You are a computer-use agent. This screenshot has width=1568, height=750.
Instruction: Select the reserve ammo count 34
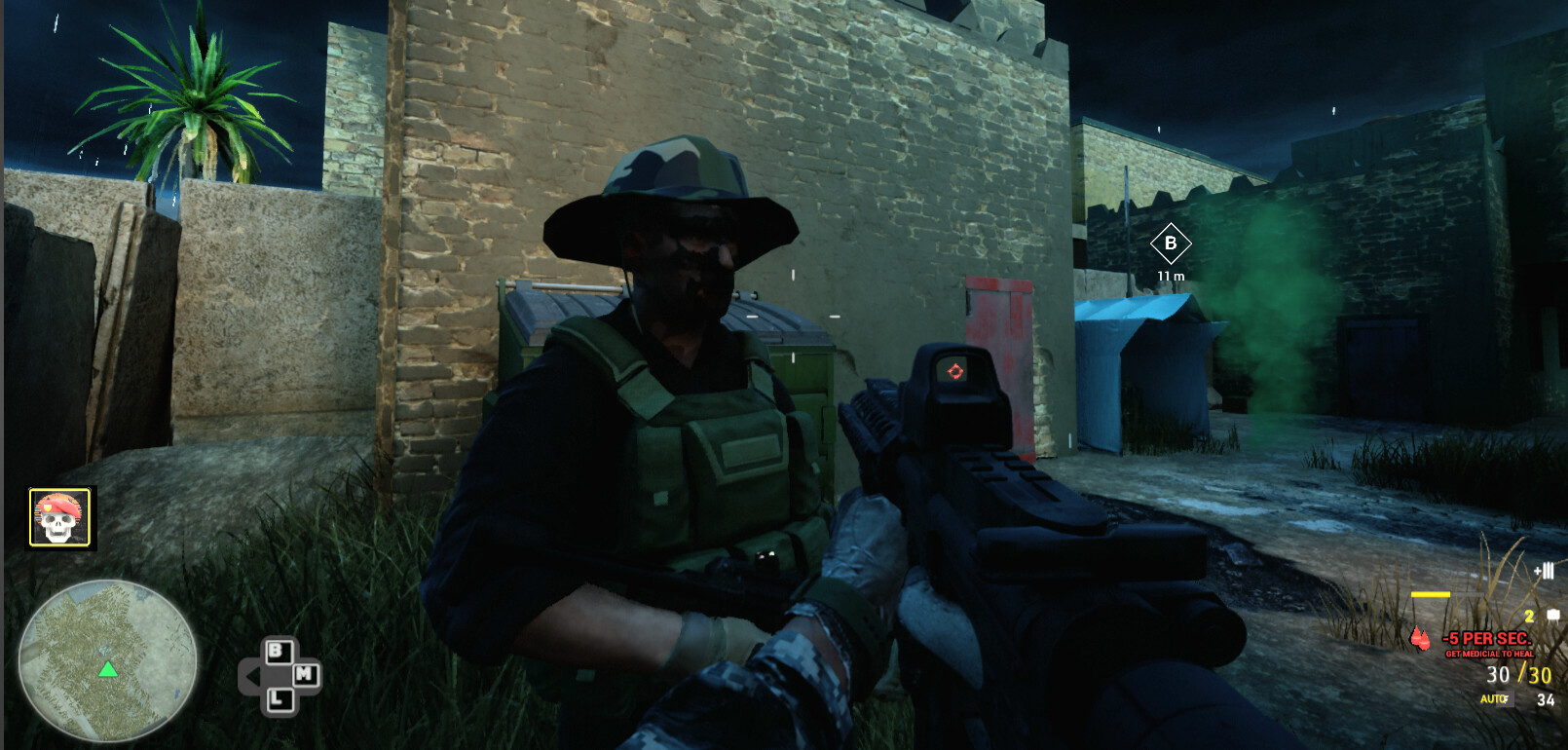coord(1545,699)
